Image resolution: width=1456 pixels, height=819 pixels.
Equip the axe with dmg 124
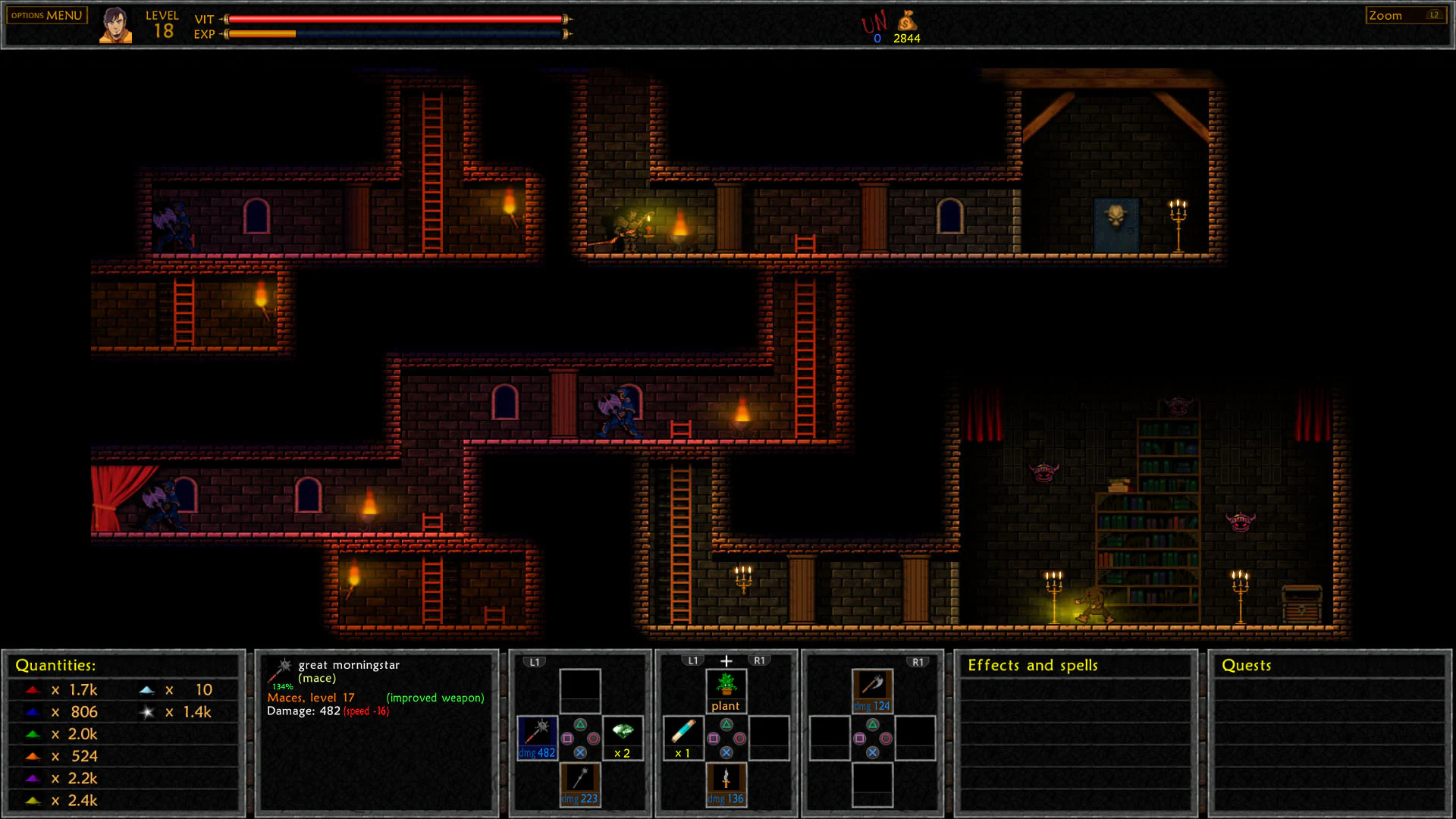pos(872,686)
